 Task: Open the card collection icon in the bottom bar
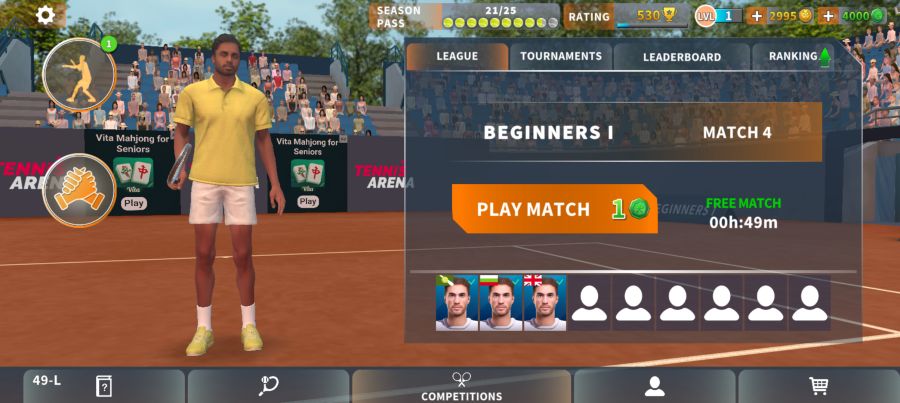pyautogui.click(x=103, y=386)
